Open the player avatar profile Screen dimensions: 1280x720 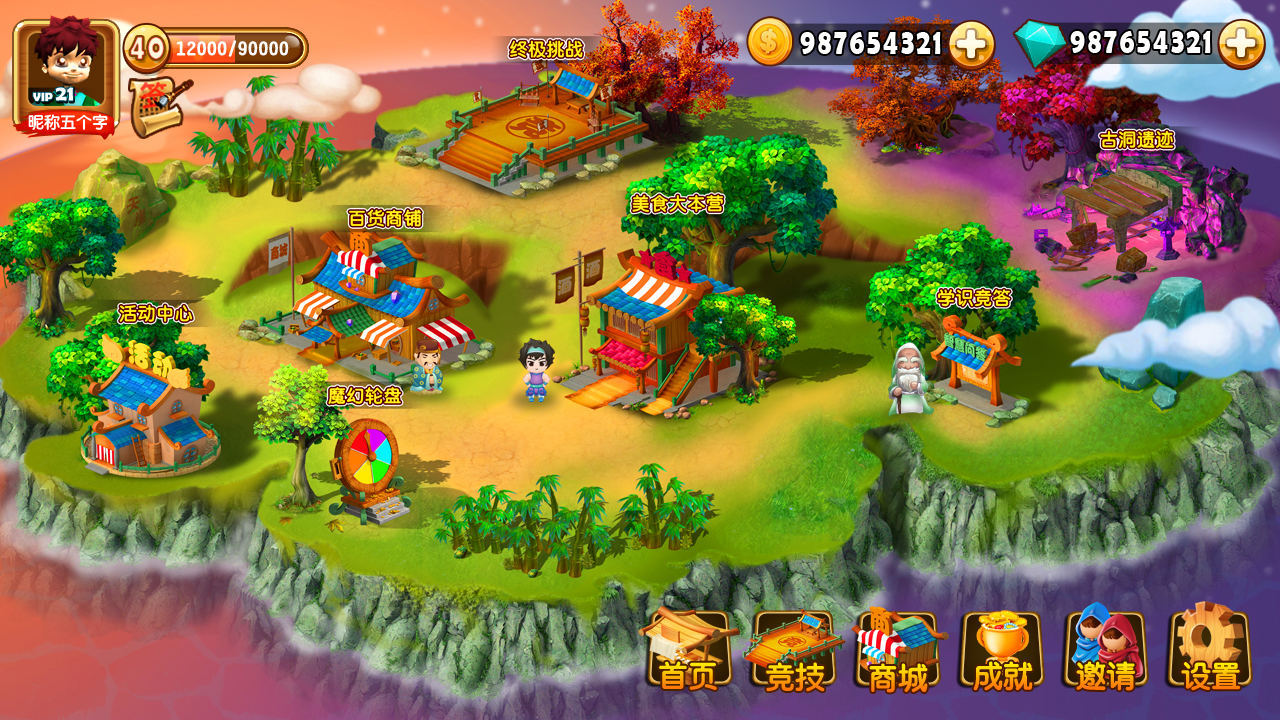[x=66, y=72]
